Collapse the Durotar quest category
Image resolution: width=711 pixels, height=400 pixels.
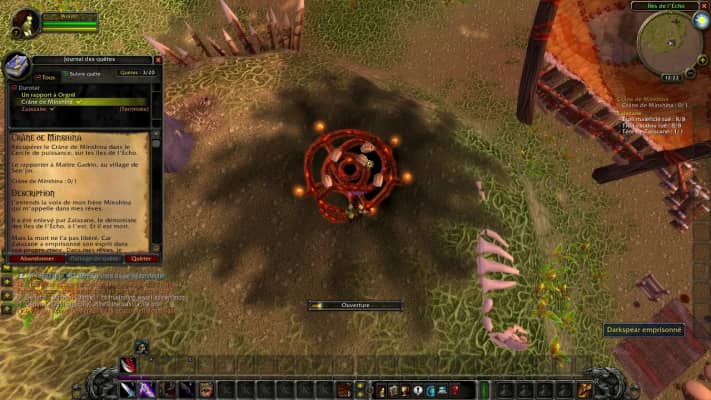[x=12, y=87]
